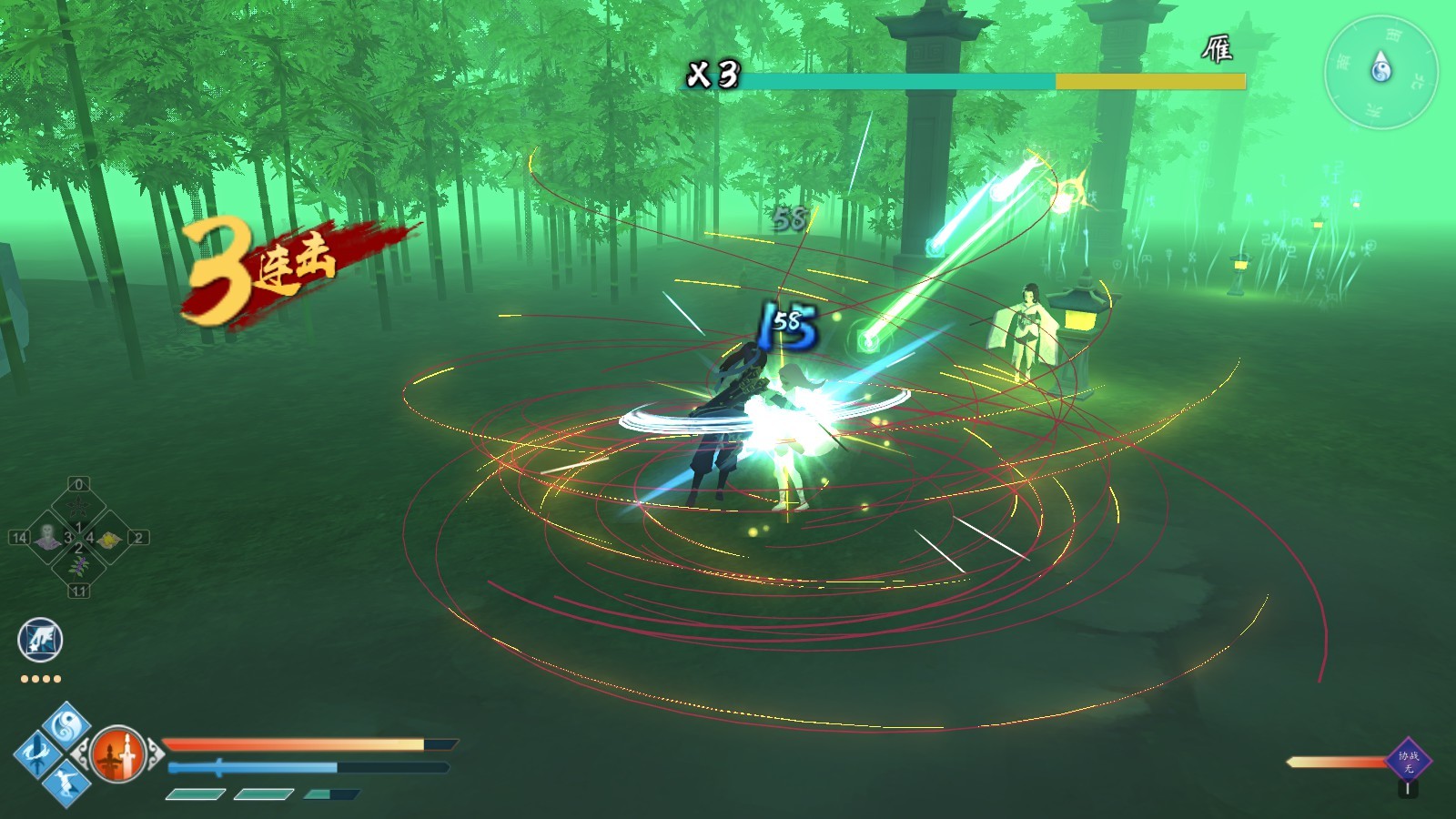Select the yellow flower item slot
1456x819 pixels.
tap(109, 539)
